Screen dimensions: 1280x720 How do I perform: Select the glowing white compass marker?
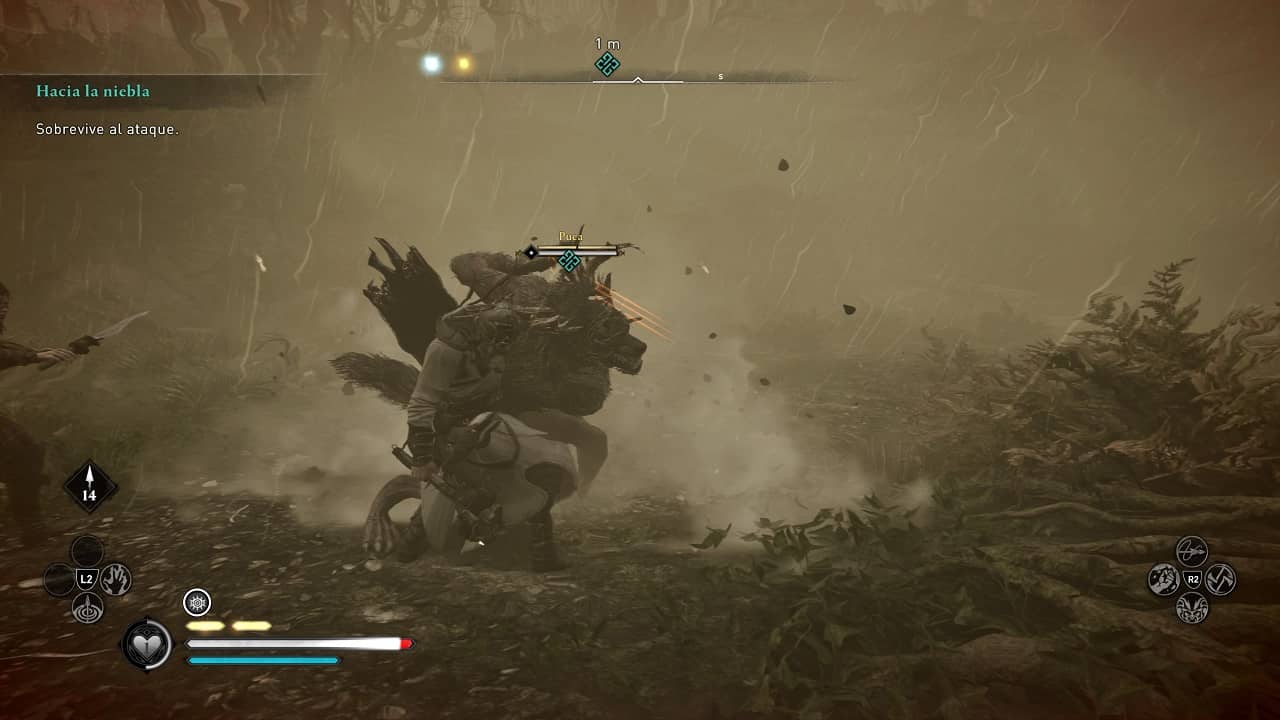(431, 64)
